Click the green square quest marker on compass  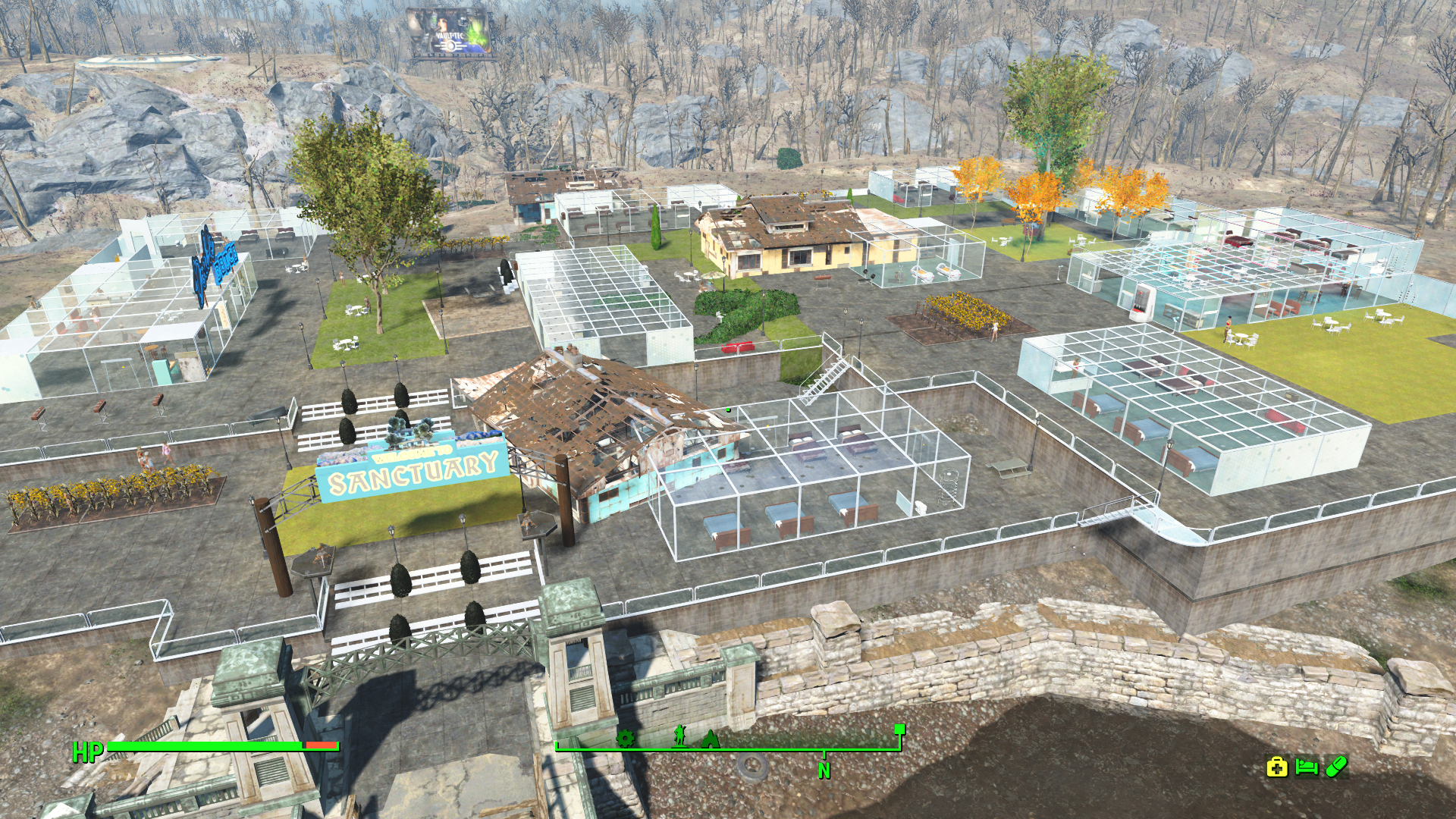click(x=900, y=730)
